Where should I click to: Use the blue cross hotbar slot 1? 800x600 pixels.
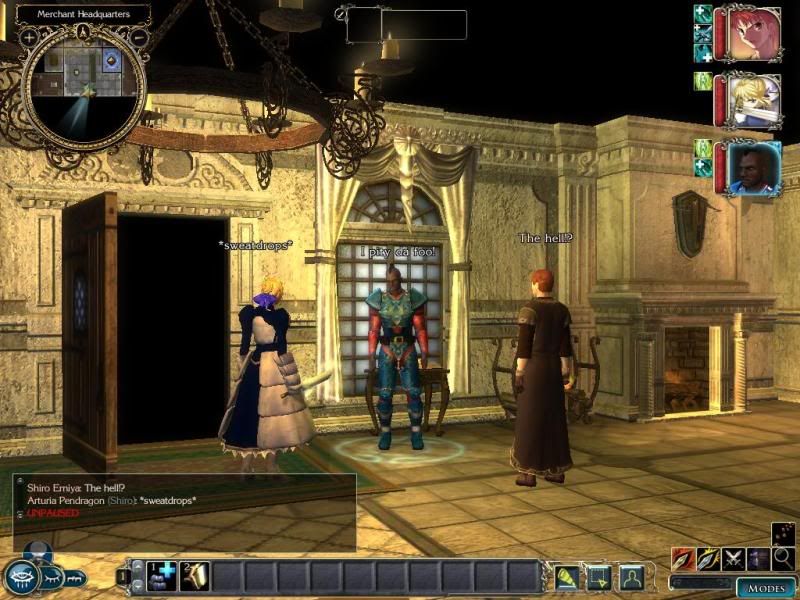pos(162,576)
